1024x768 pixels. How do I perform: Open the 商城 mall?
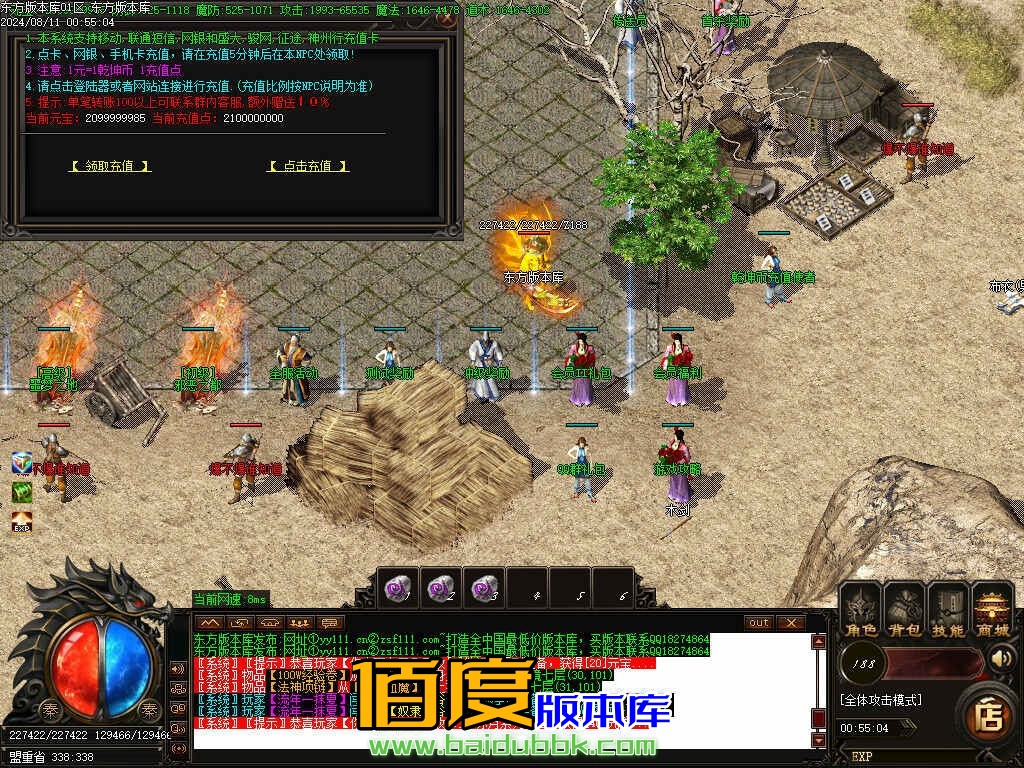(992, 608)
